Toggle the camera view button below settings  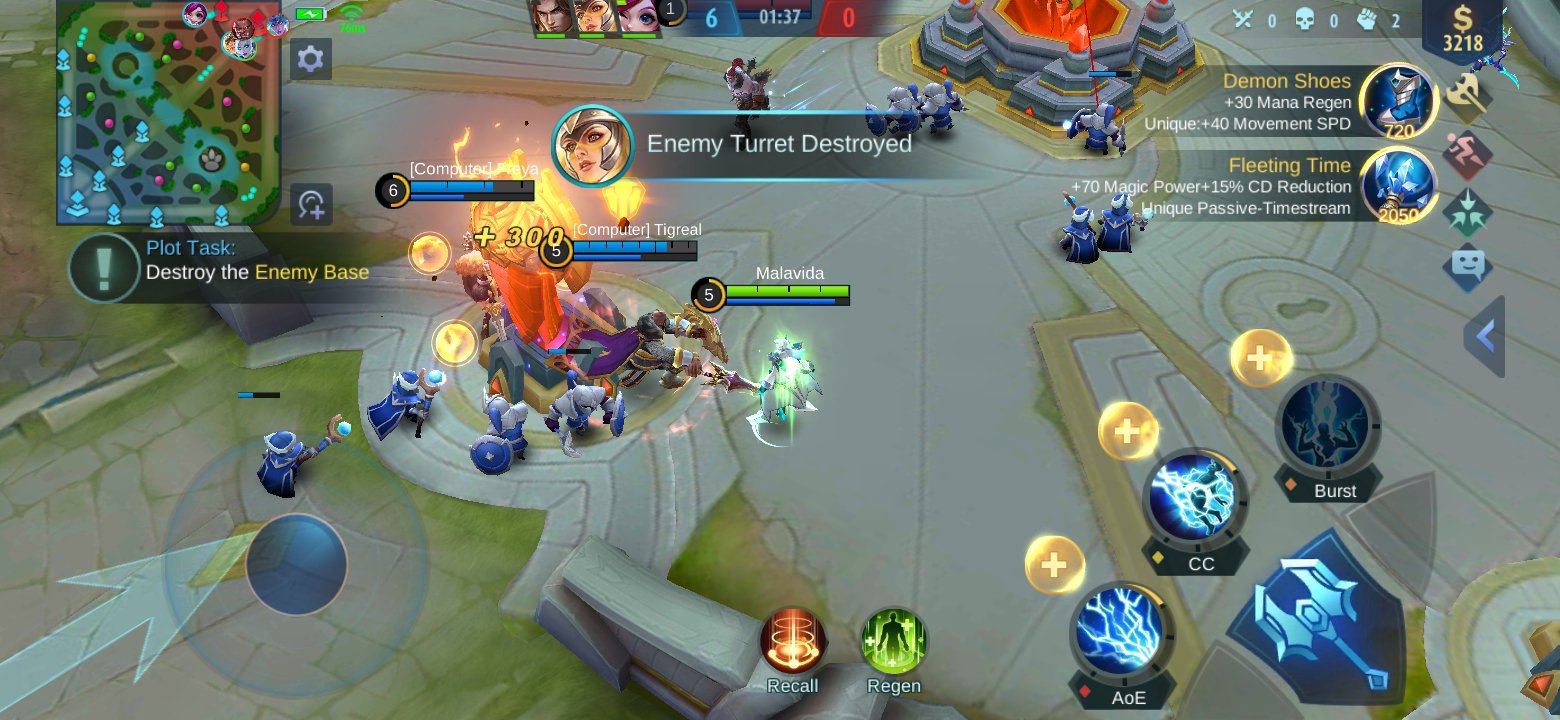(x=311, y=204)
